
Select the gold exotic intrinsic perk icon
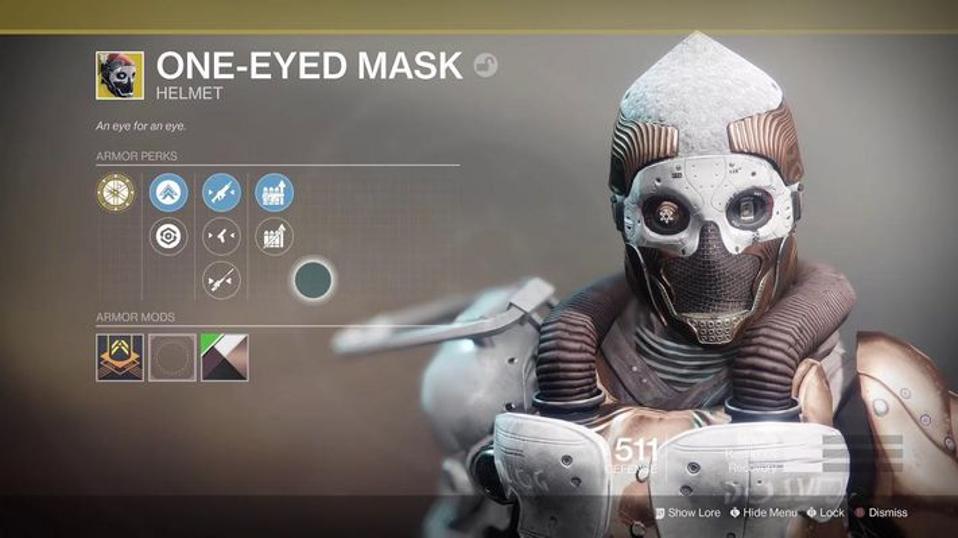pos(115,192)
